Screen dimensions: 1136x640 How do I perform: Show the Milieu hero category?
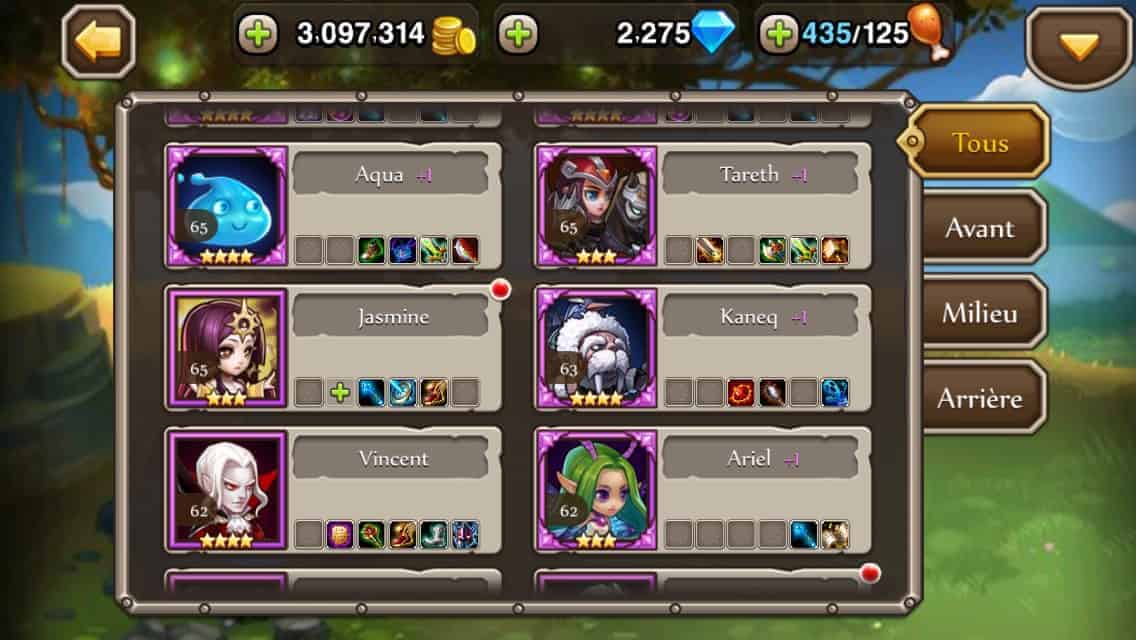tap(980, 313)
